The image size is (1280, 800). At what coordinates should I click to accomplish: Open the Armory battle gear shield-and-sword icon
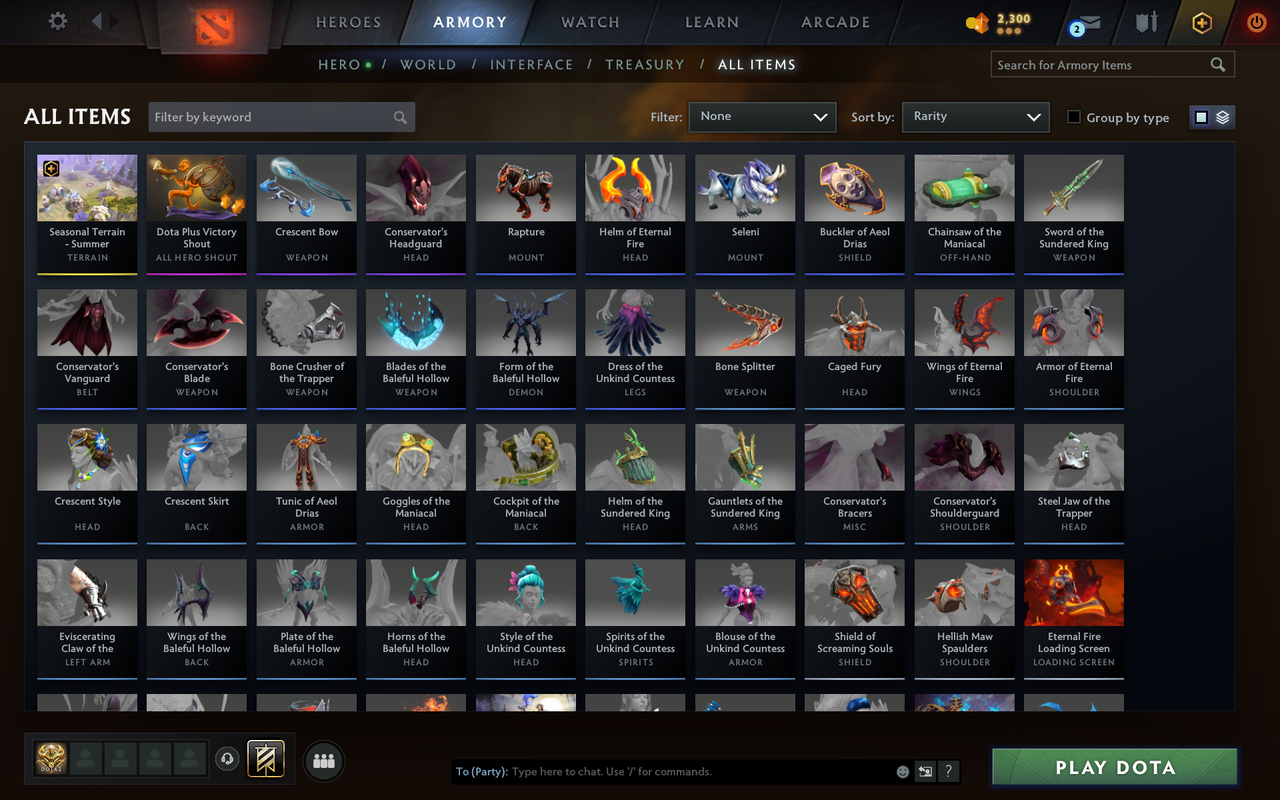(1146, 21)
